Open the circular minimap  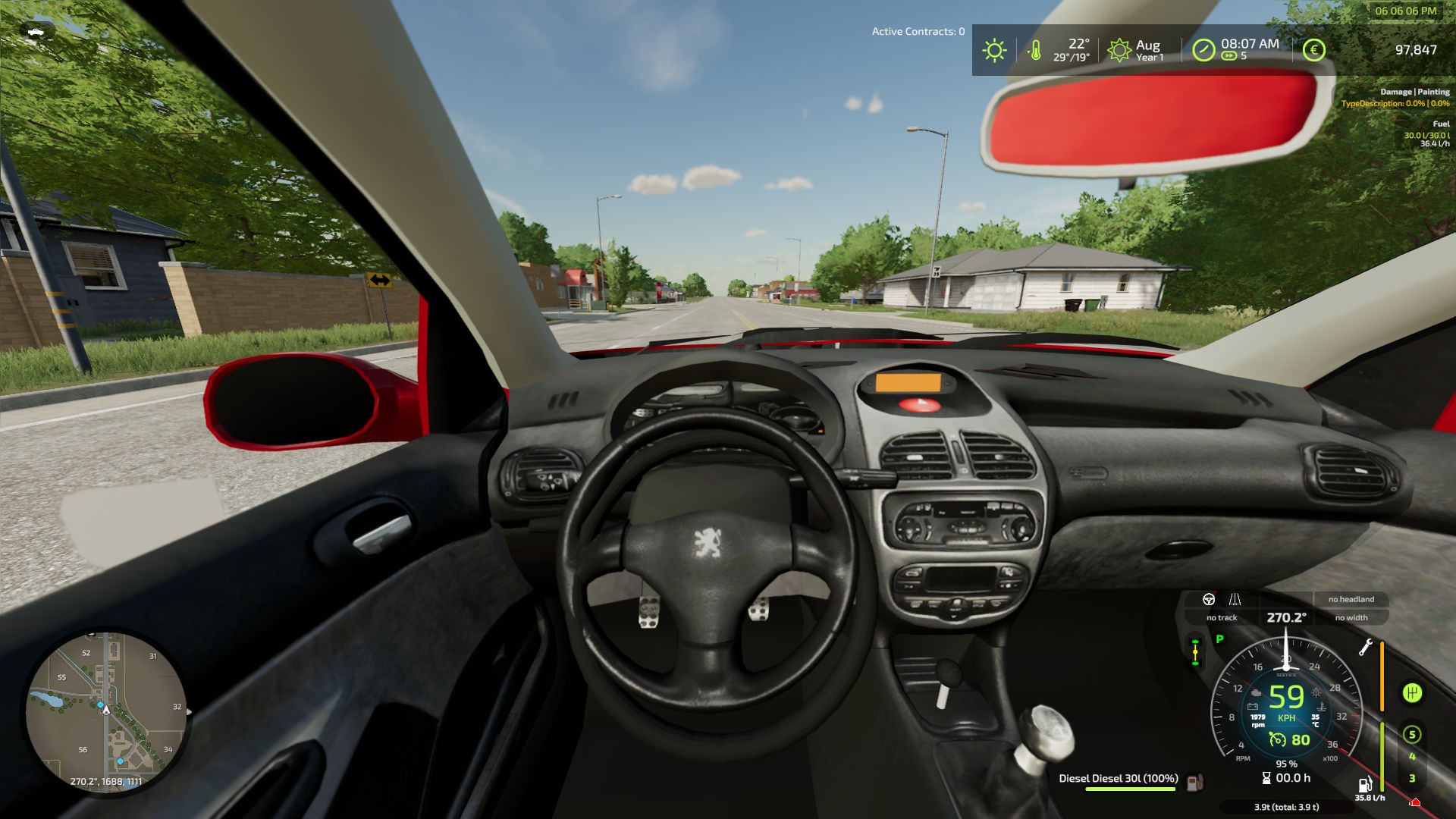point(106,713)
